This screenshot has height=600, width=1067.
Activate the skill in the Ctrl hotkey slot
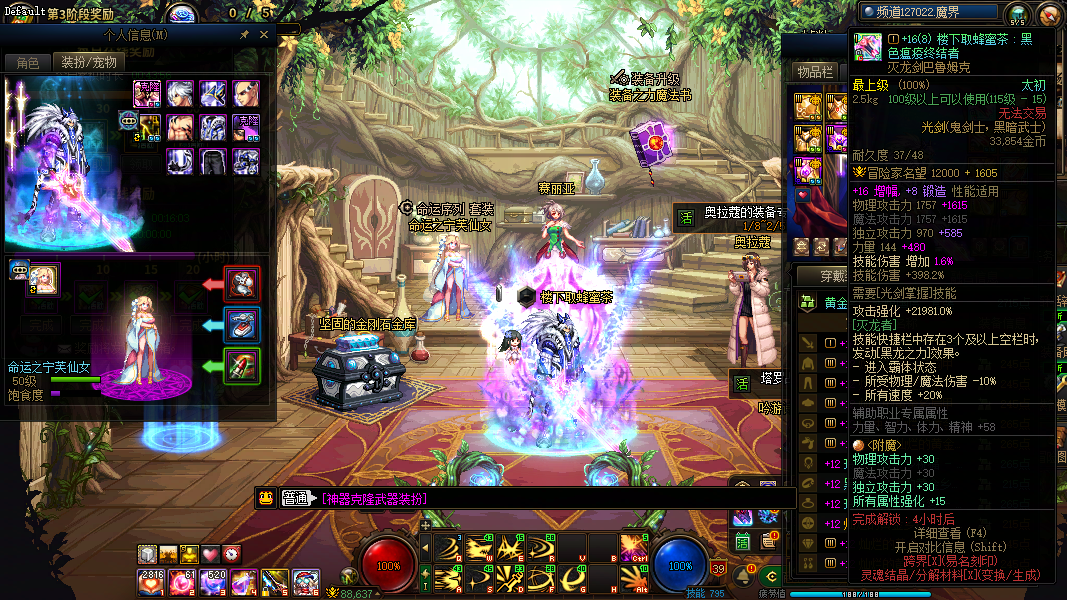pyautogui.click(x=632, y=547)
